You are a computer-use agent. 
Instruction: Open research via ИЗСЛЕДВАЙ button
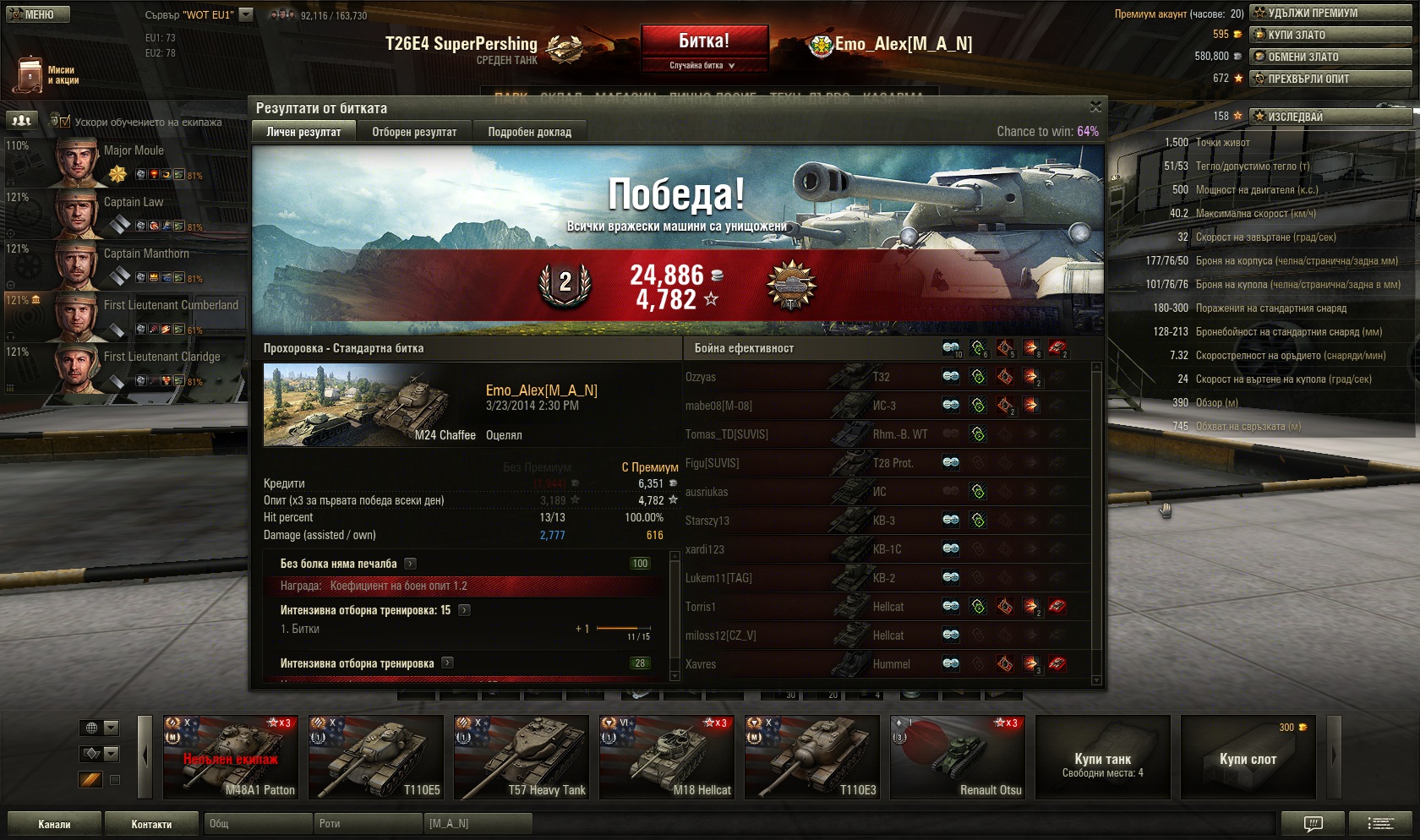[x=1330, y=117]
